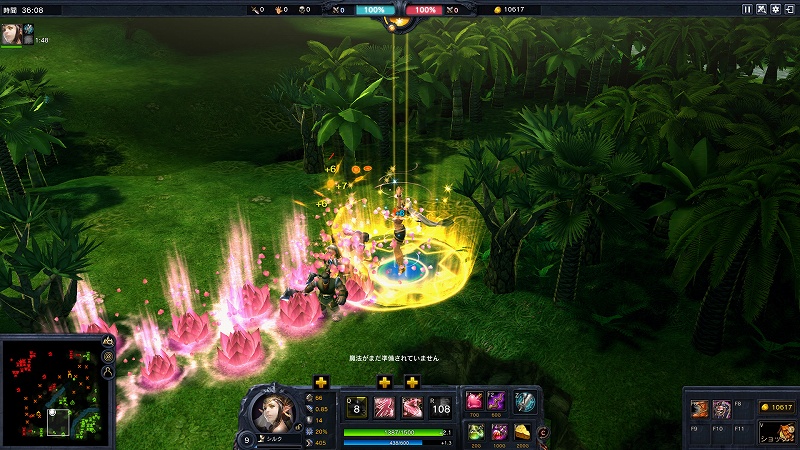Buy the pink heart item costing 700

point(472,400)
